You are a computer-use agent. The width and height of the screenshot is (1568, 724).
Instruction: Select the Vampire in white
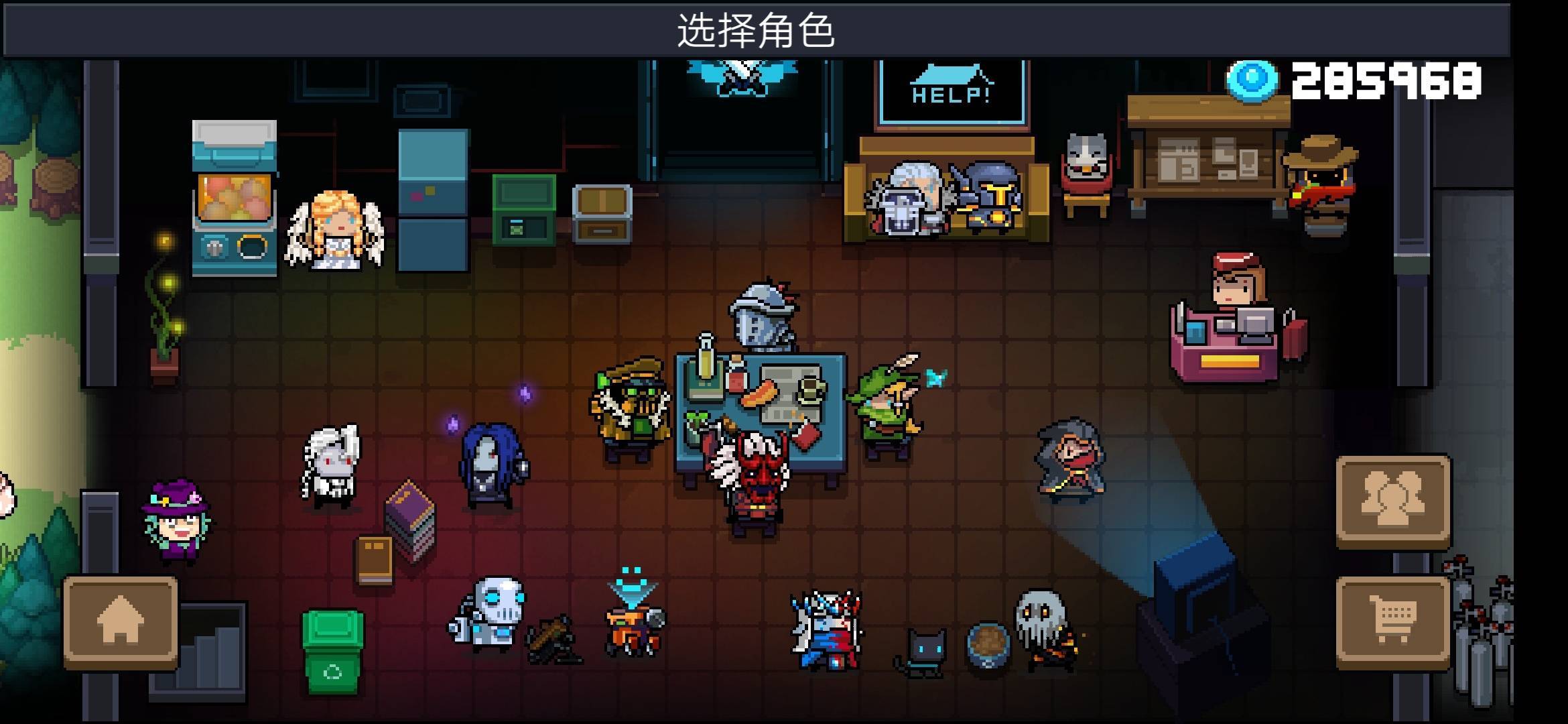pyautogui.click(x=332, y=463)
